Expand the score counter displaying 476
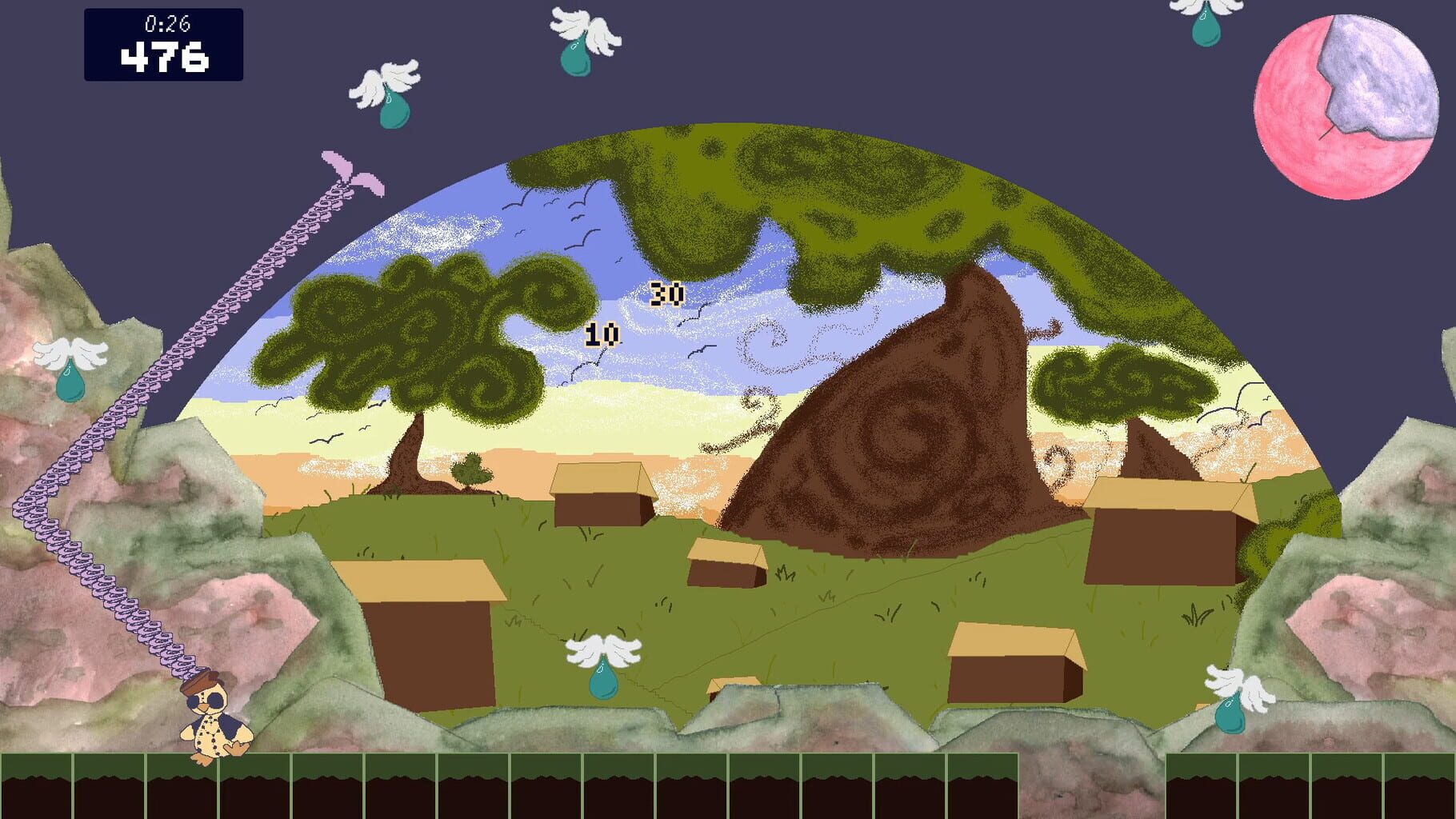 pos(163,57)
